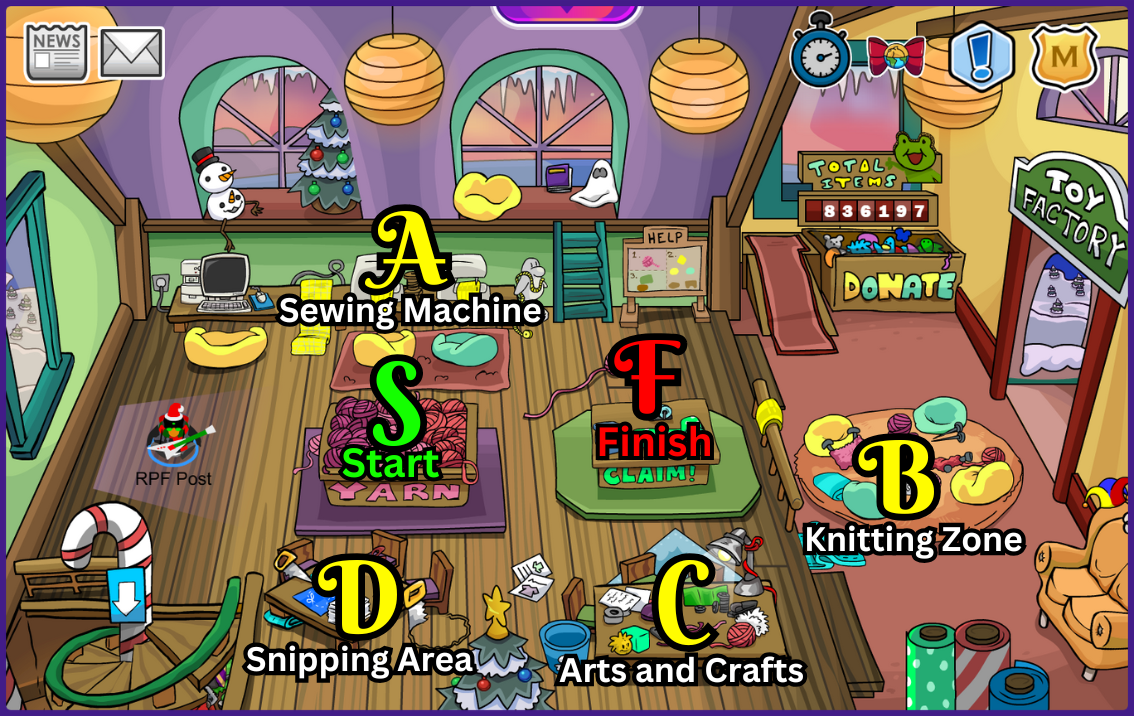Click the stopwatch icon
This screenshot has height=716, width=1134.
tap(820, 54)
